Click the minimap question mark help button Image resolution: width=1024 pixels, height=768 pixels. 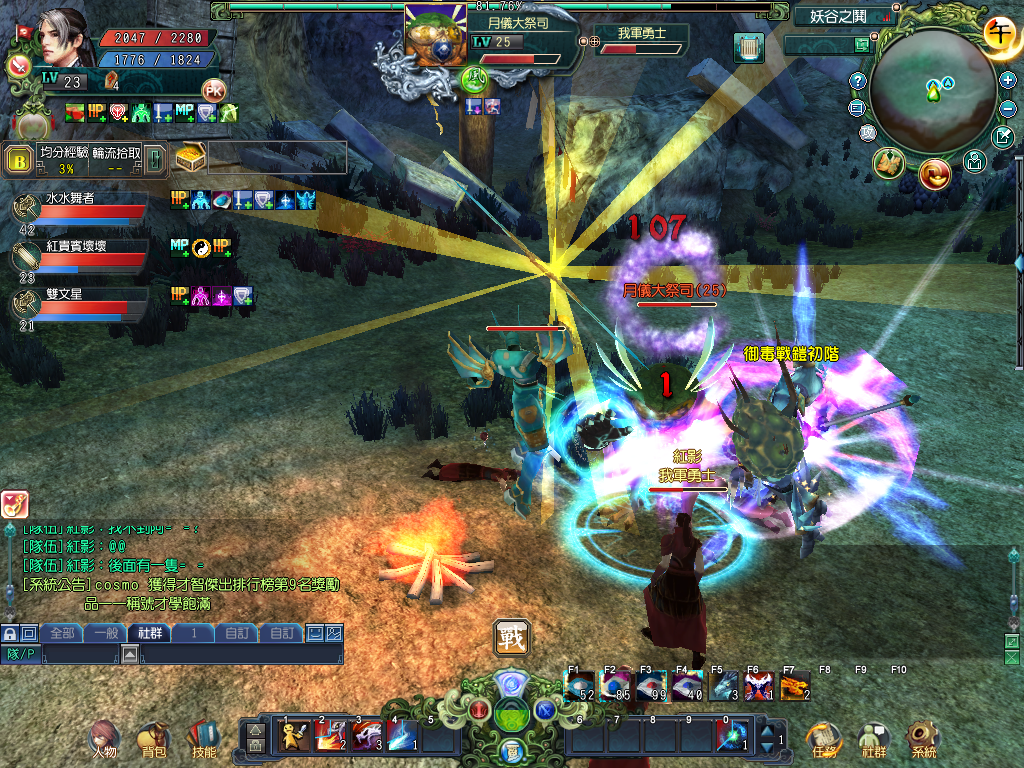857,81
